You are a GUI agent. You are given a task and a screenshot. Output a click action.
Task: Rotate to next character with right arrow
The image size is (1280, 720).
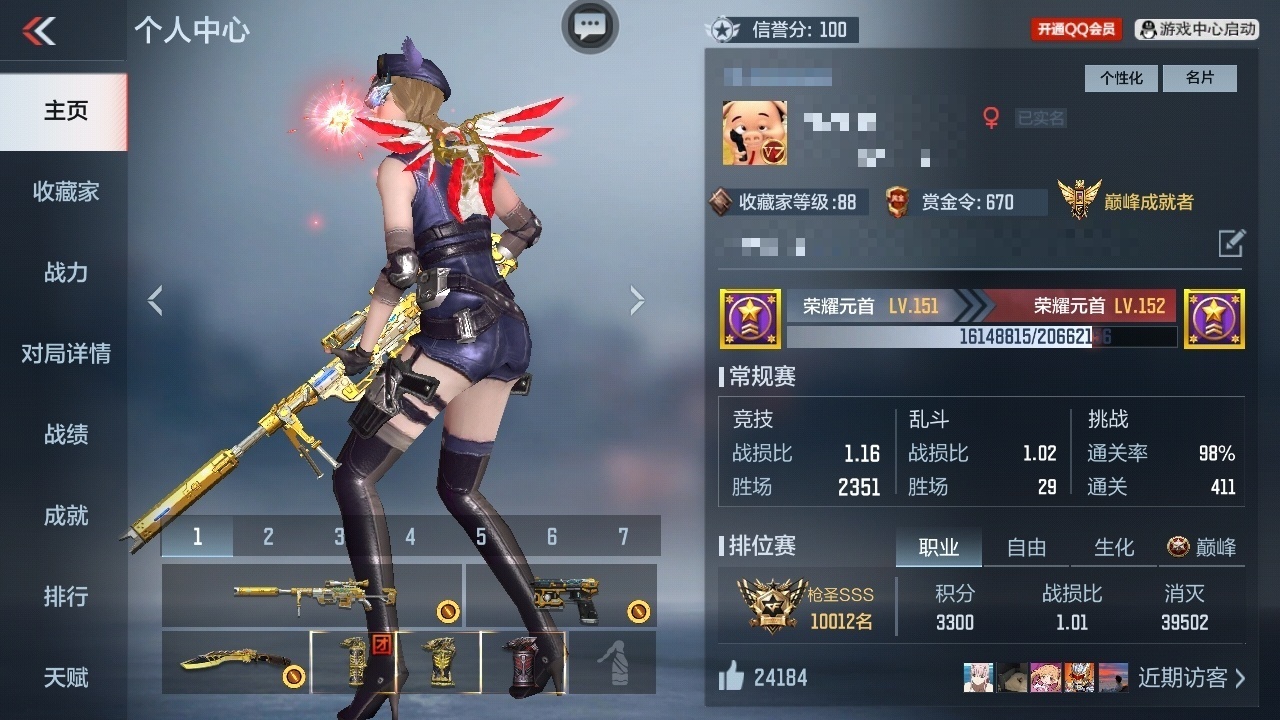point(637,300)
